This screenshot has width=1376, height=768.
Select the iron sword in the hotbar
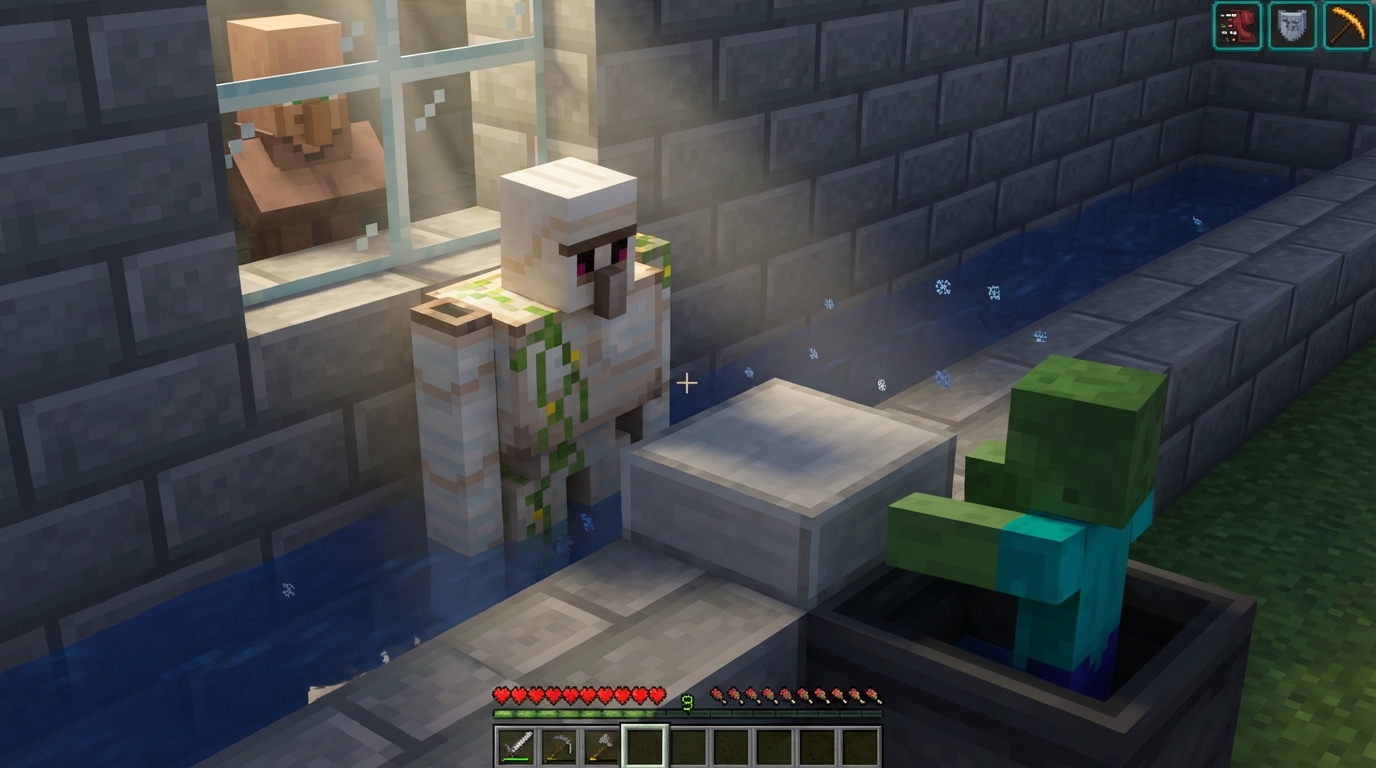click(517, 743)
